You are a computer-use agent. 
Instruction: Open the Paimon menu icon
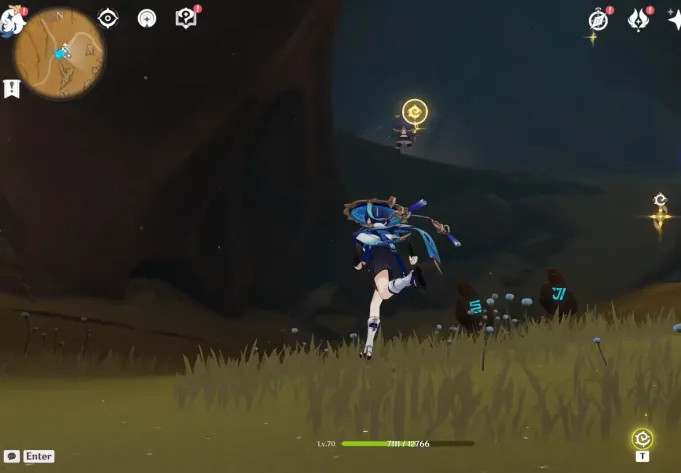tap(10, 21)
